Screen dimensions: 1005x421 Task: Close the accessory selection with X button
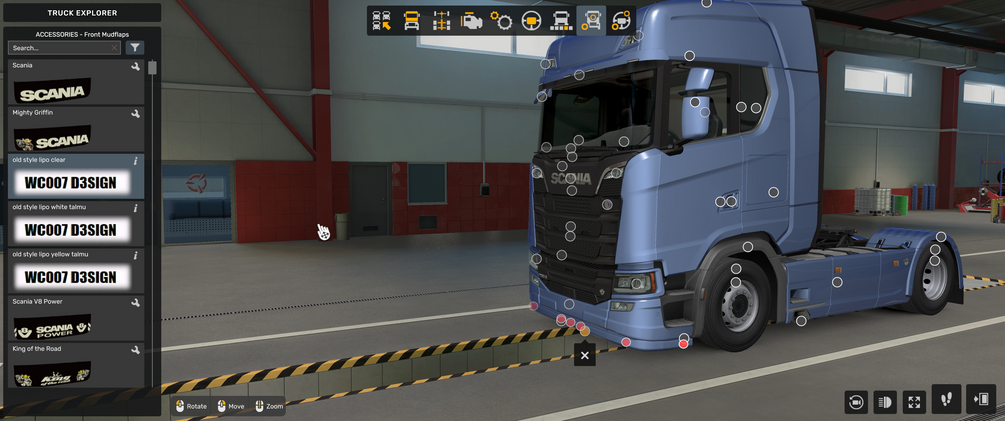click(585, 354)
